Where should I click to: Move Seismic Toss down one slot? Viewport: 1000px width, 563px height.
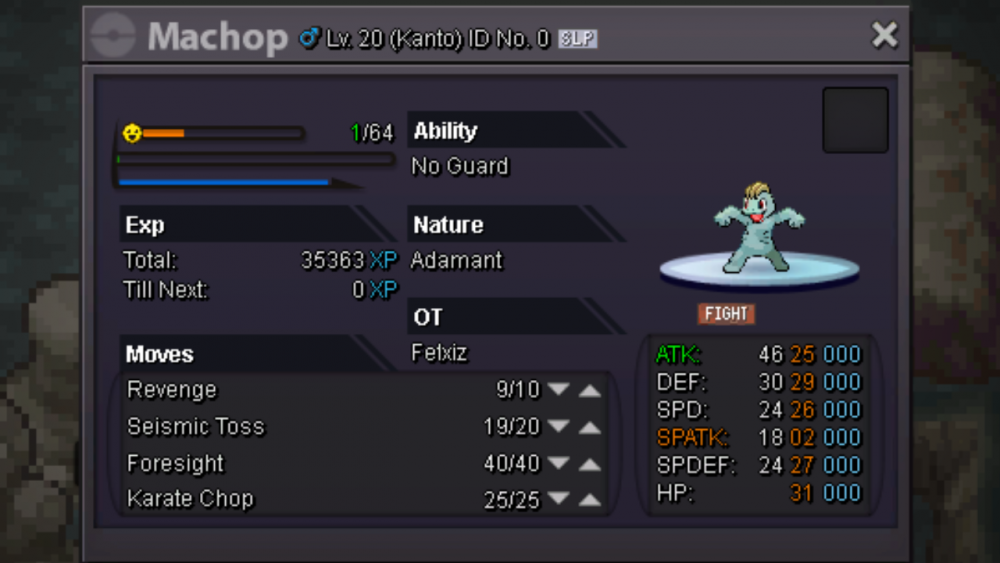[x=558, y=427]
